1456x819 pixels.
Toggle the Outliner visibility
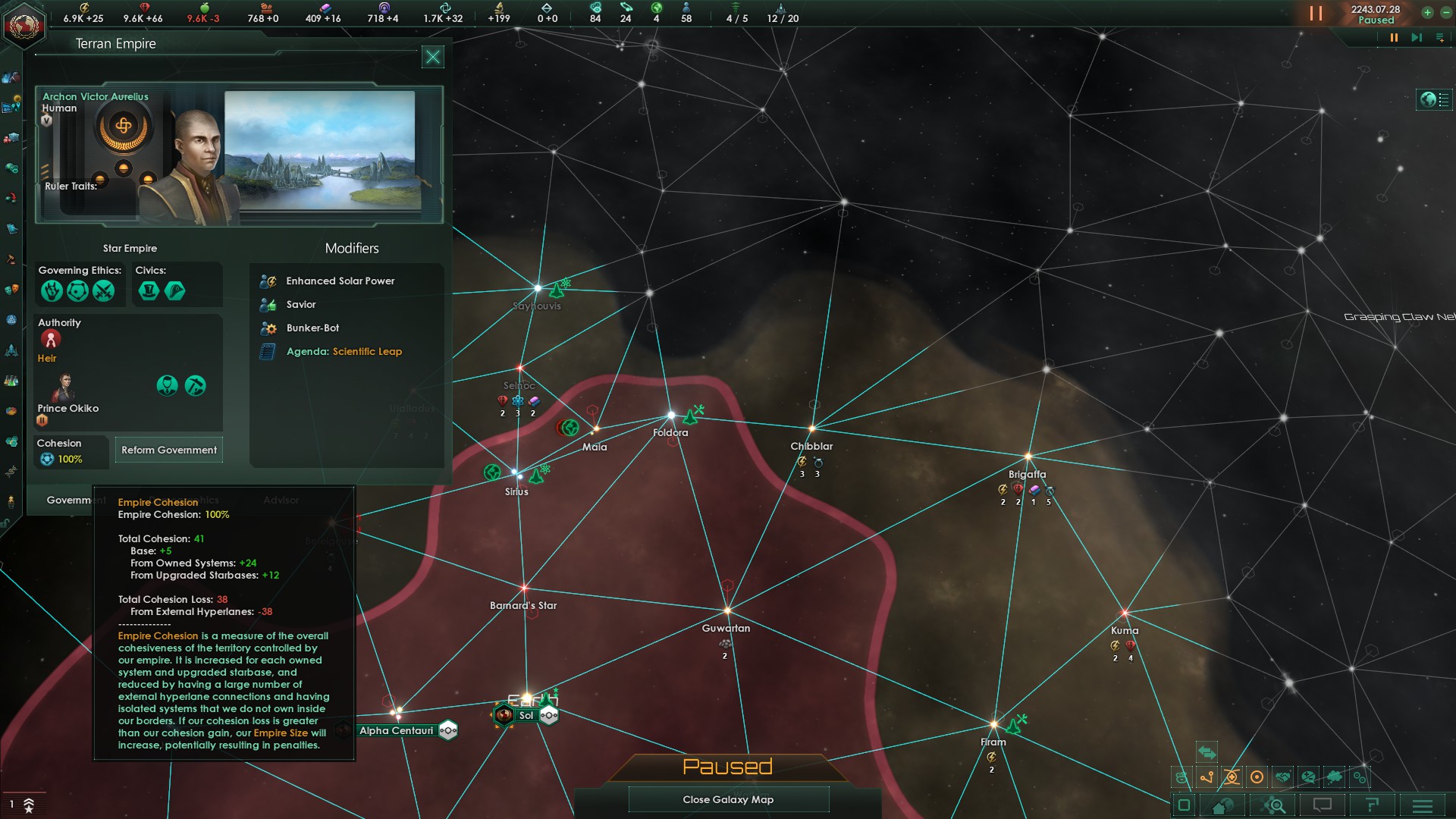[x=1183, y=805]
